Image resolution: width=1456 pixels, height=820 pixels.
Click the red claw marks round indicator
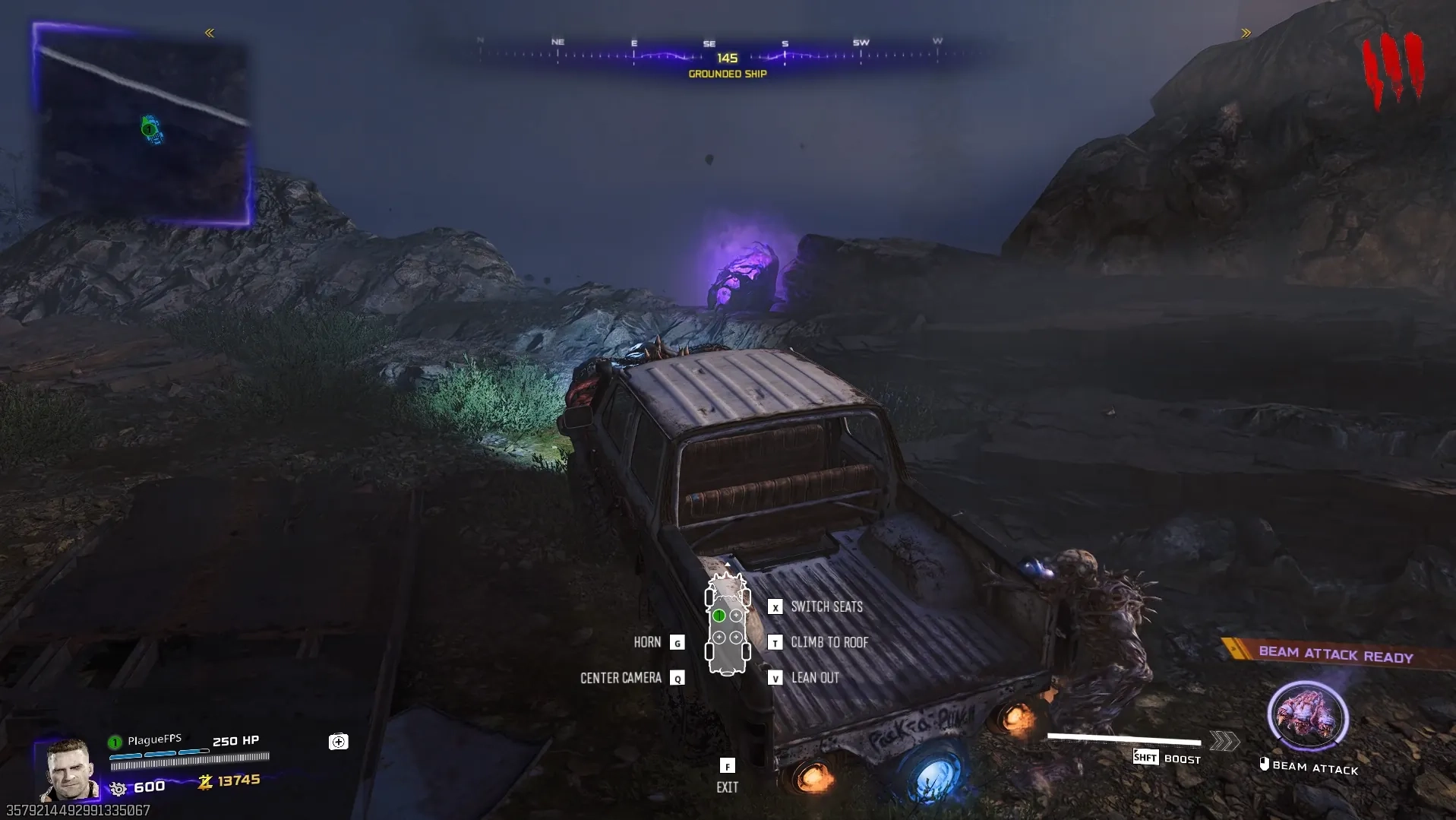click(x=1392, y=70)
